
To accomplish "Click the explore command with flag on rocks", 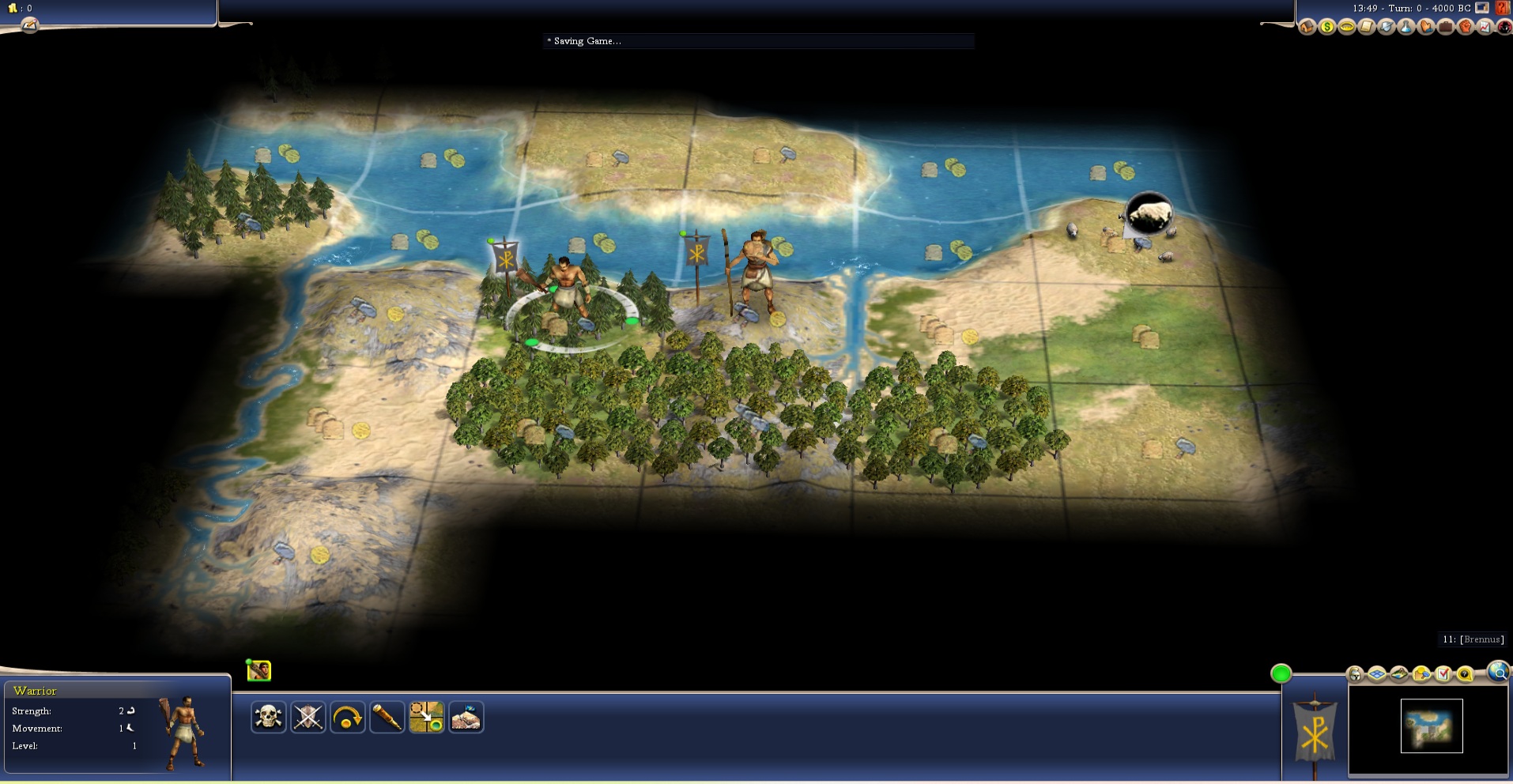I will tap(466, 718).
